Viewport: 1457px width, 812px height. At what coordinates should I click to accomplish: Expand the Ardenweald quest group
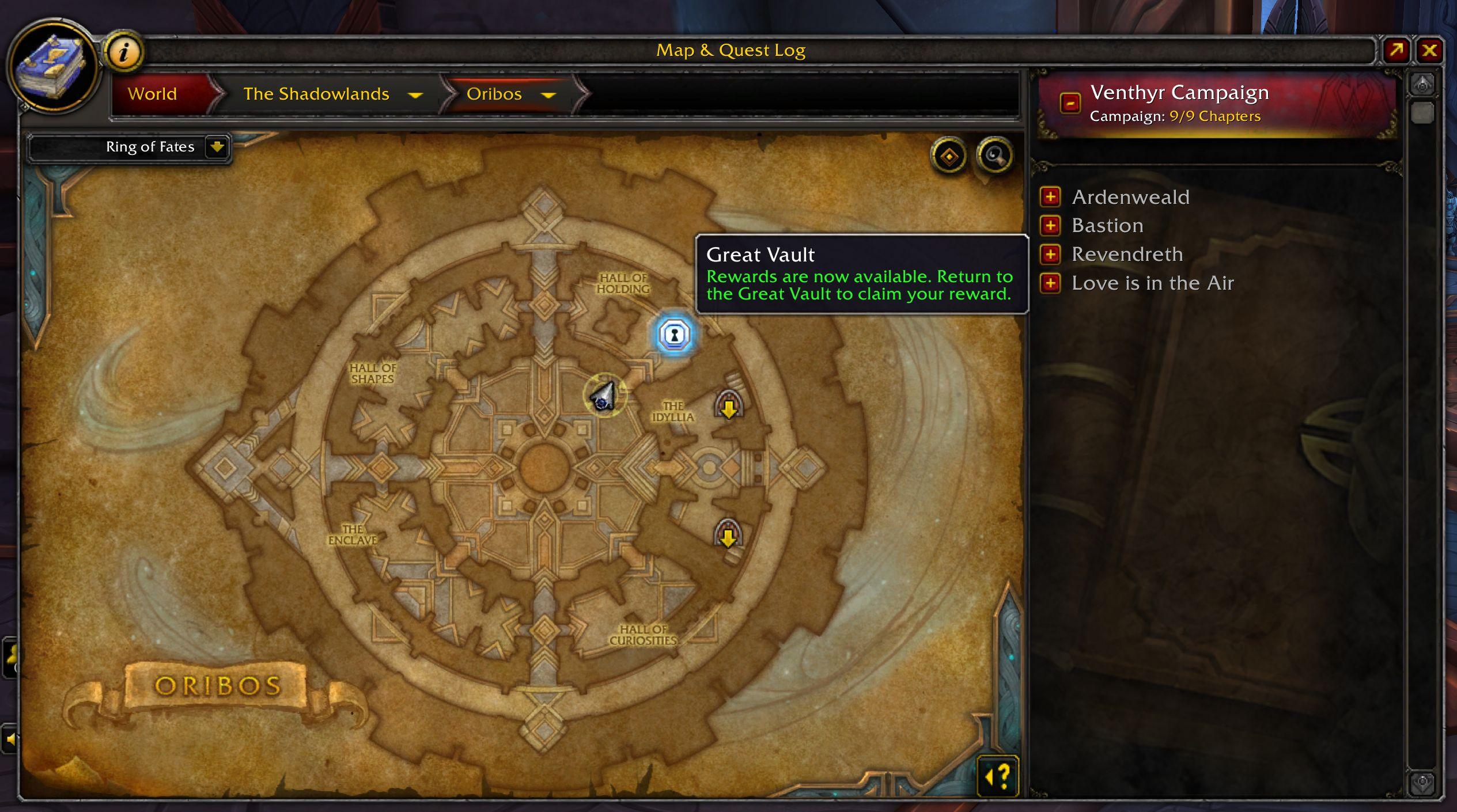[1050, 197]
